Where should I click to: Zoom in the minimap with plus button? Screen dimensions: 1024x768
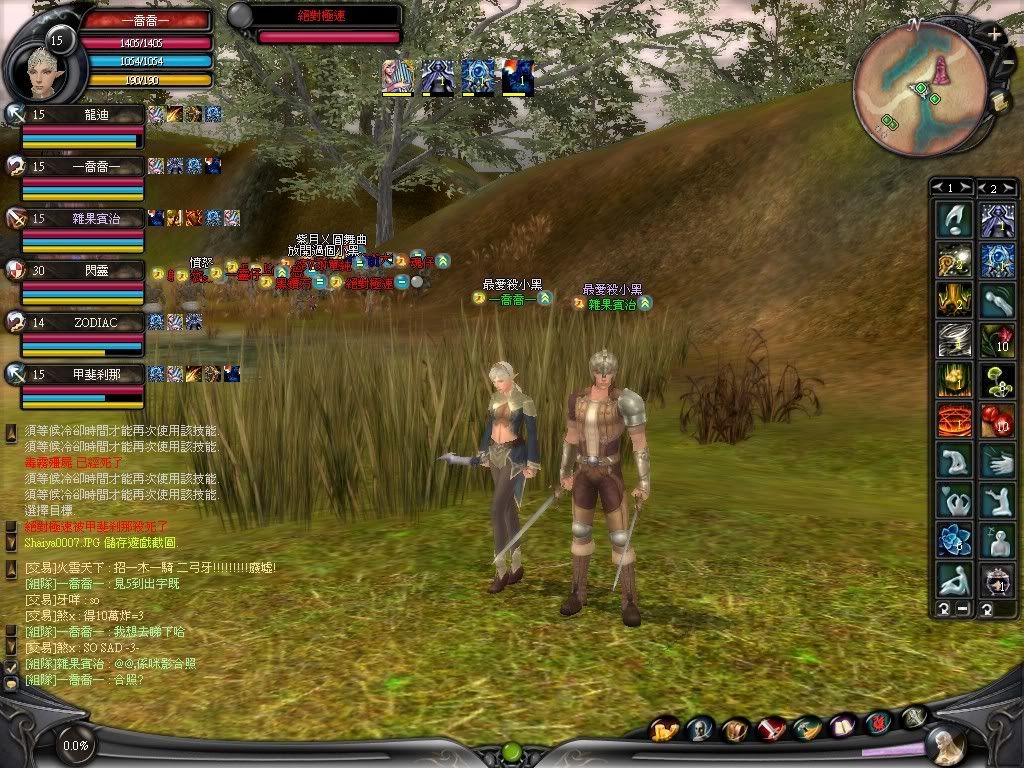click(994, 34)
